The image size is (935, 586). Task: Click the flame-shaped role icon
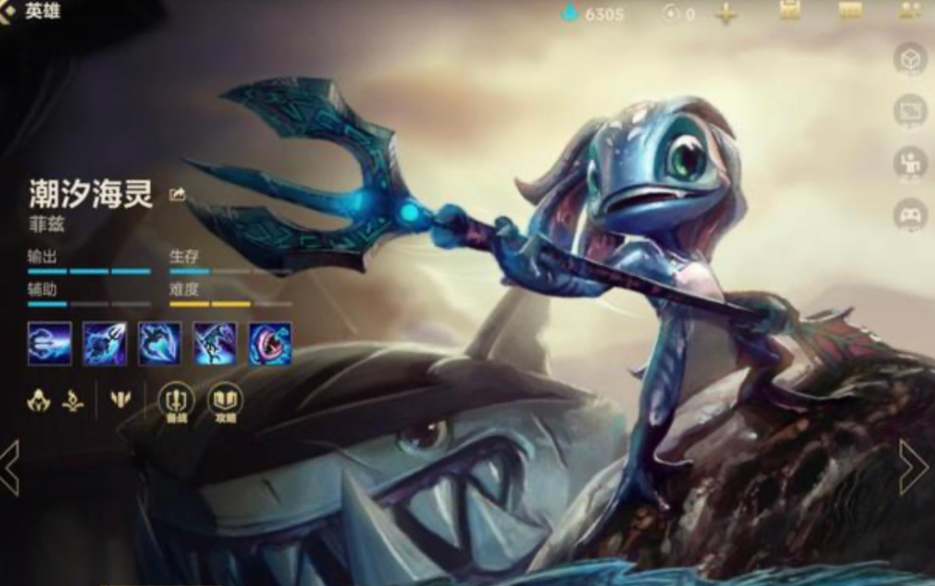coord(74,401)
